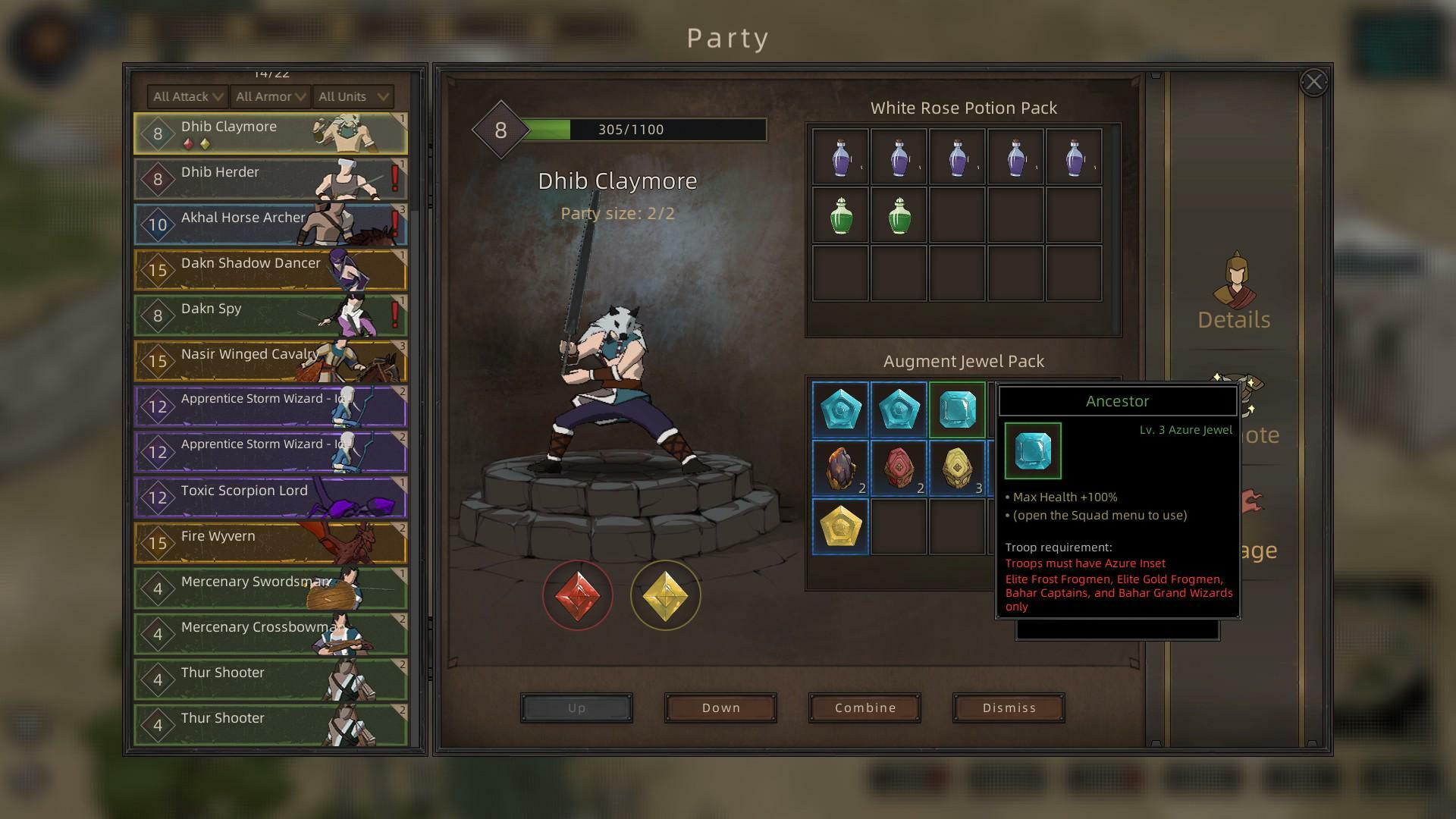
Task: Open the All Attack filter dropdown
Action: click(188, 96)
